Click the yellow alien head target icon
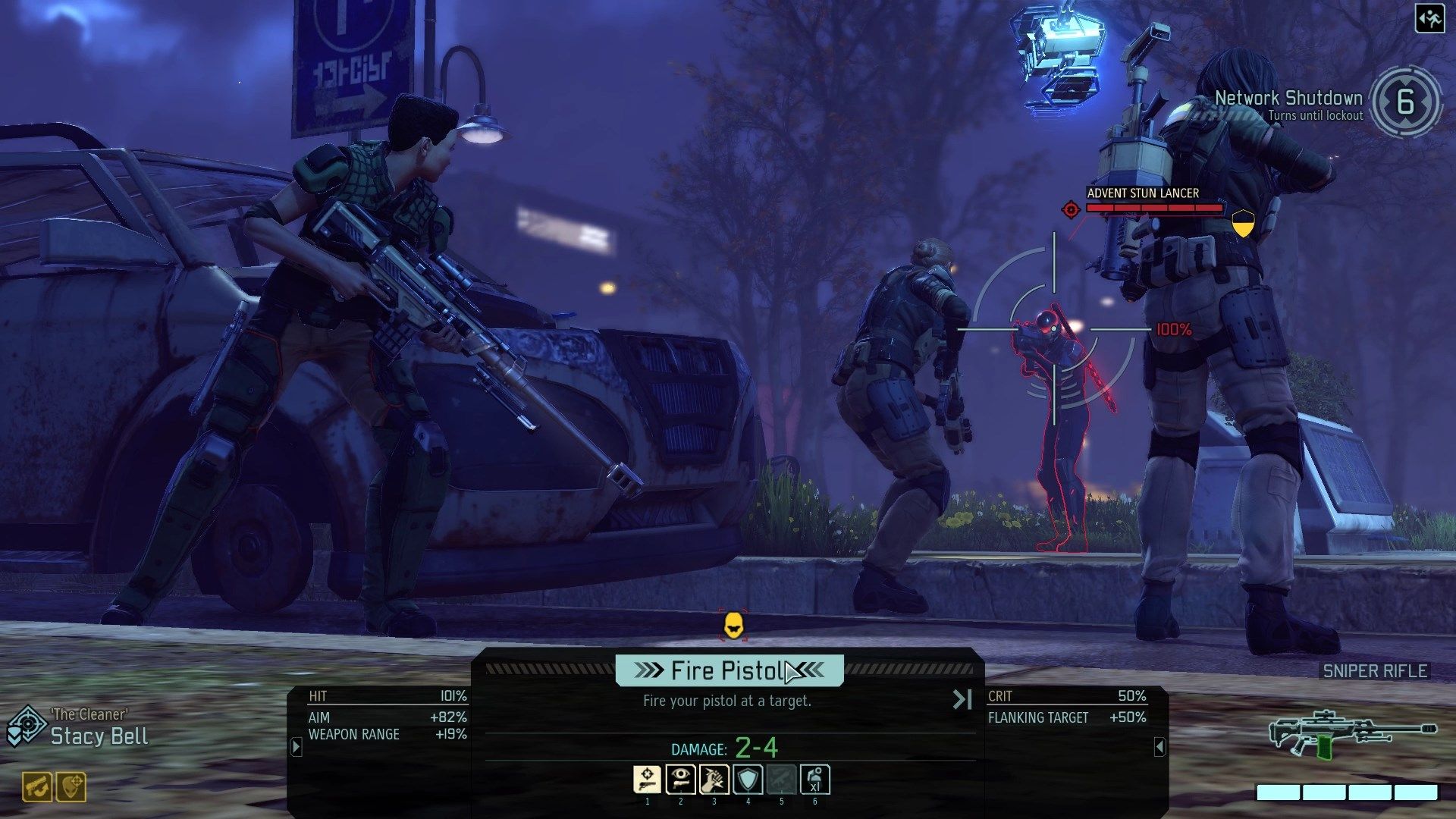 [x=733, y=626]
